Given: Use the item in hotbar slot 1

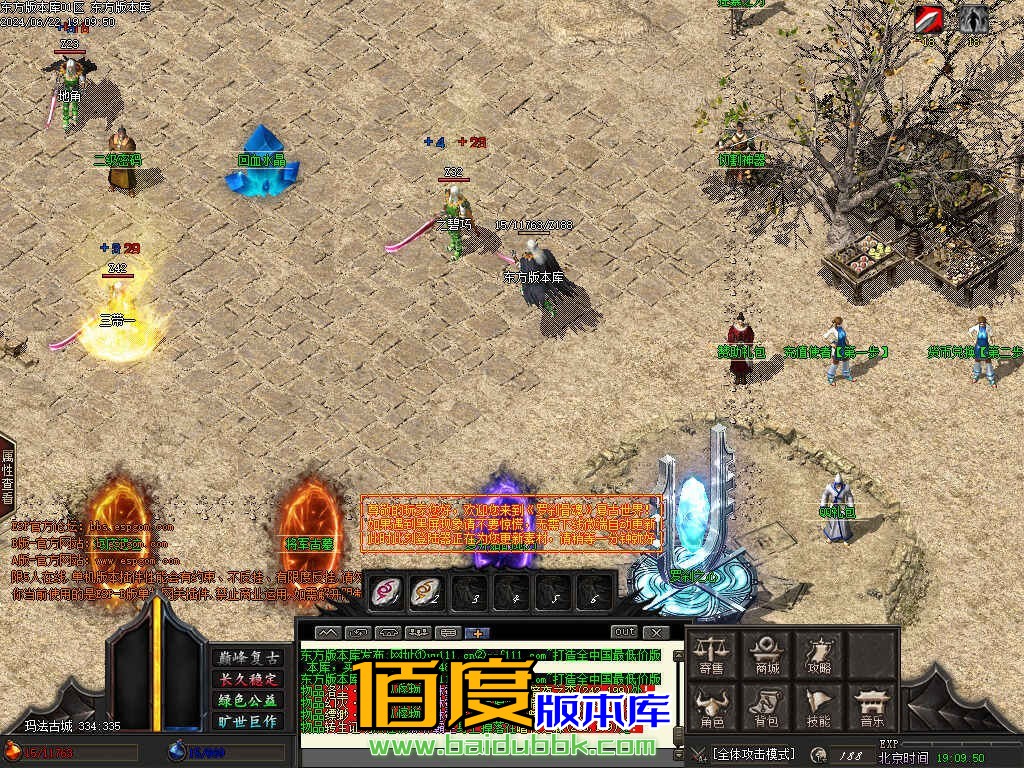Looking at the screenshot, I should (386, 592).
